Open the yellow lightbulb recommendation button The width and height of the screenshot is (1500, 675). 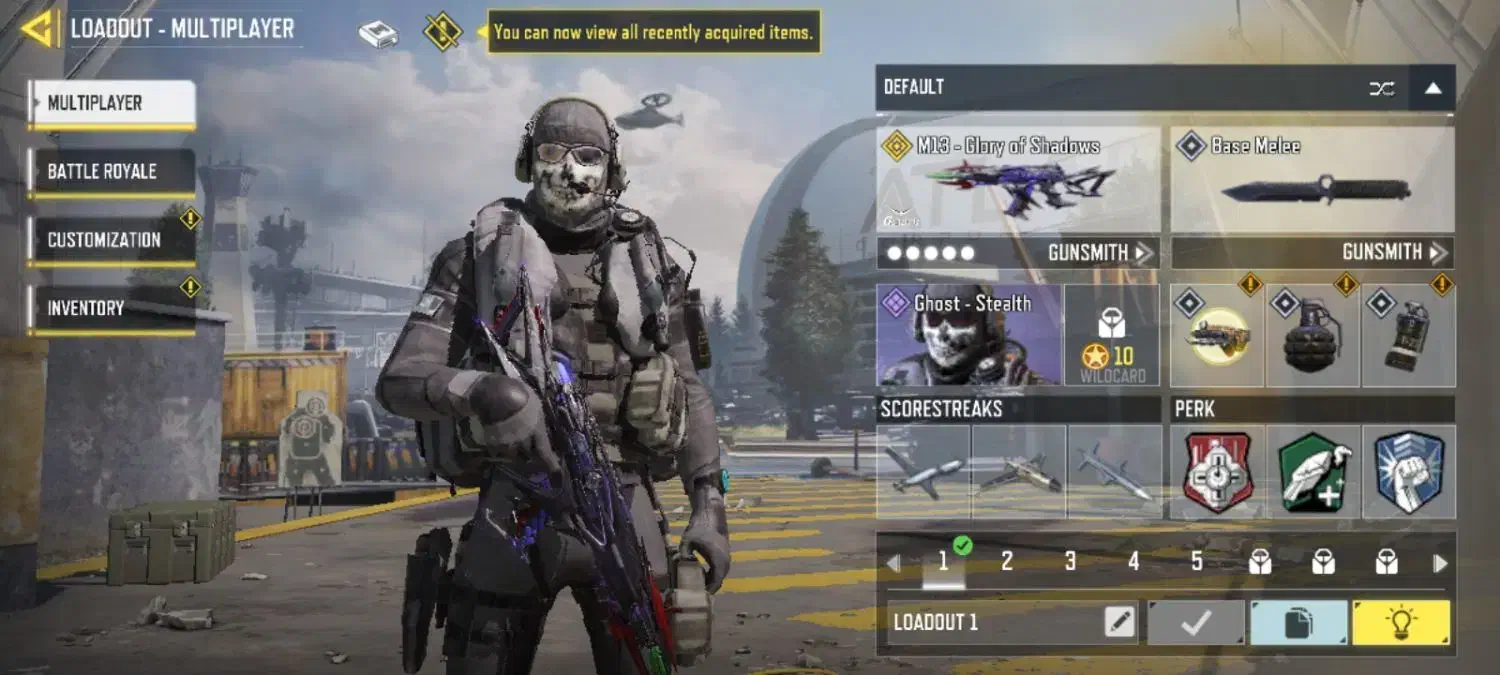pyautogui.click(x=1400, y=623)
